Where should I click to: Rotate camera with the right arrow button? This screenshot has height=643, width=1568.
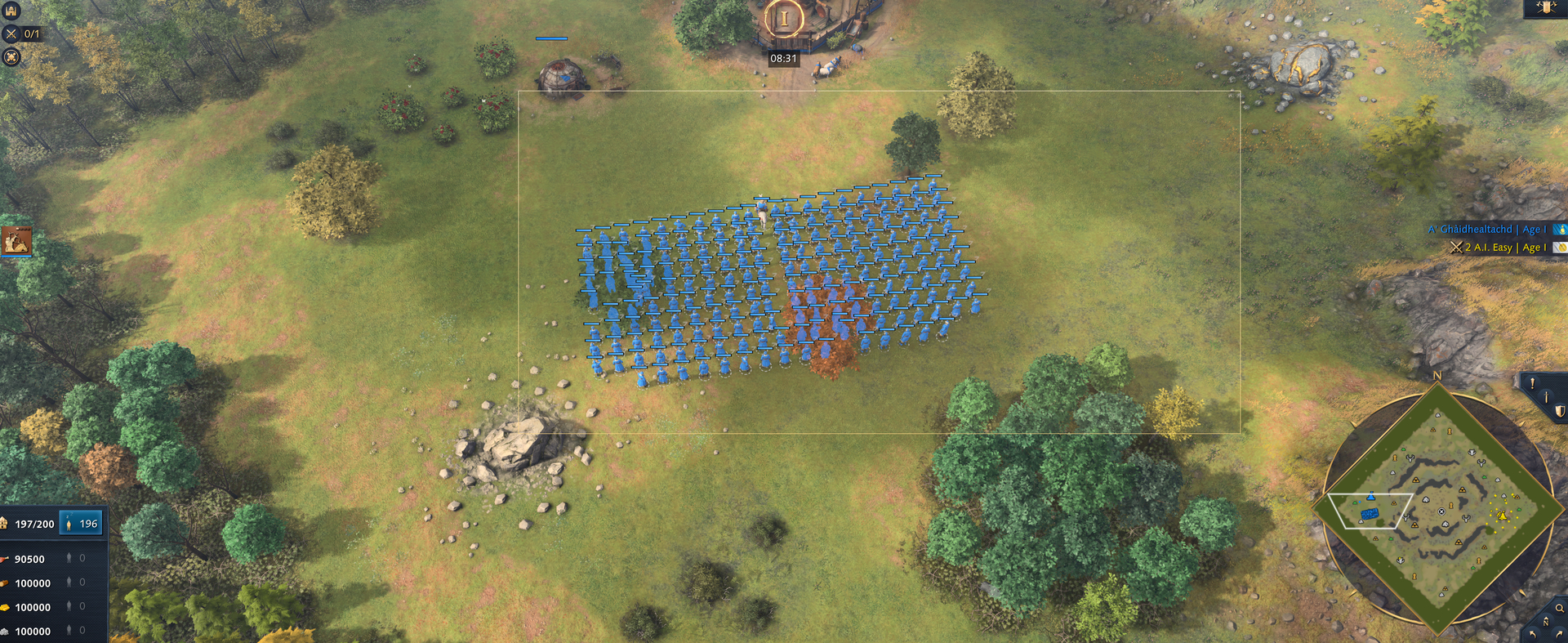pos(1560,634)
